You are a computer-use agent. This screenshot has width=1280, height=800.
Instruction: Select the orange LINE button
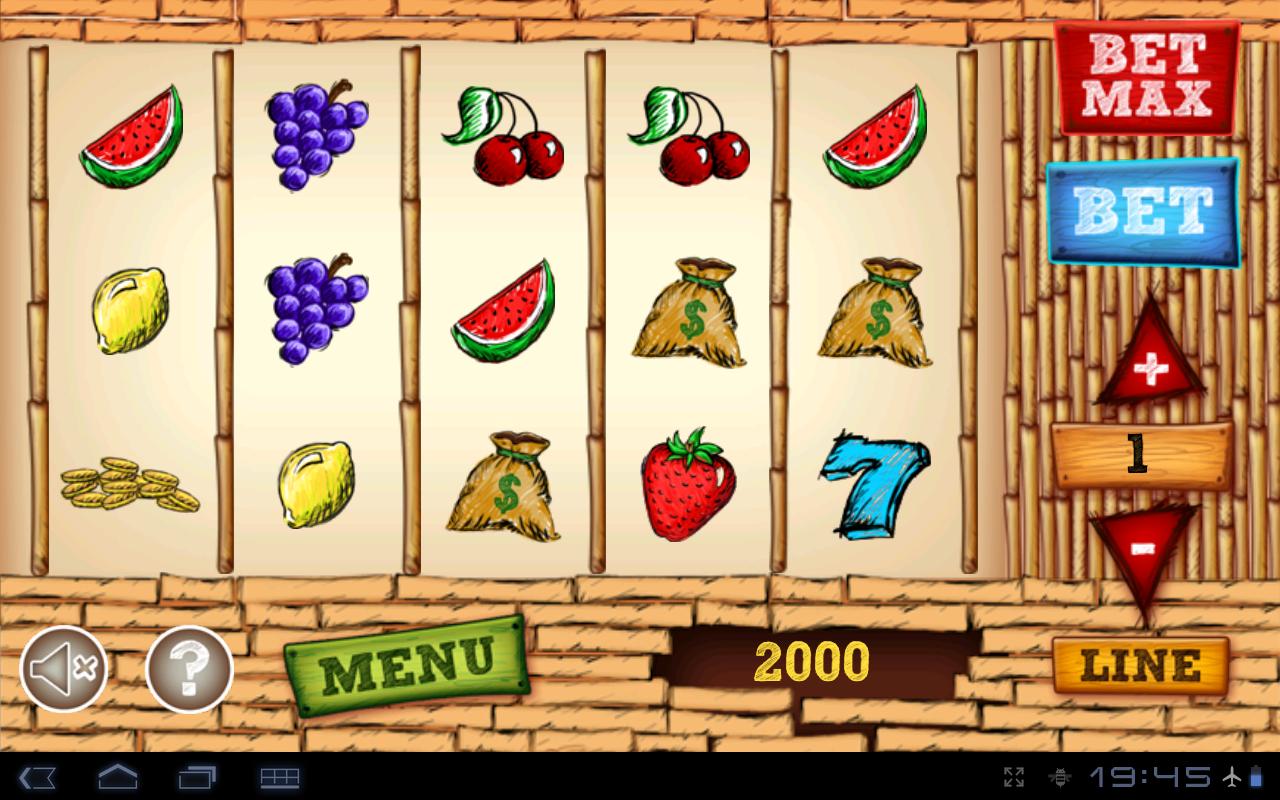[1140, 665]
